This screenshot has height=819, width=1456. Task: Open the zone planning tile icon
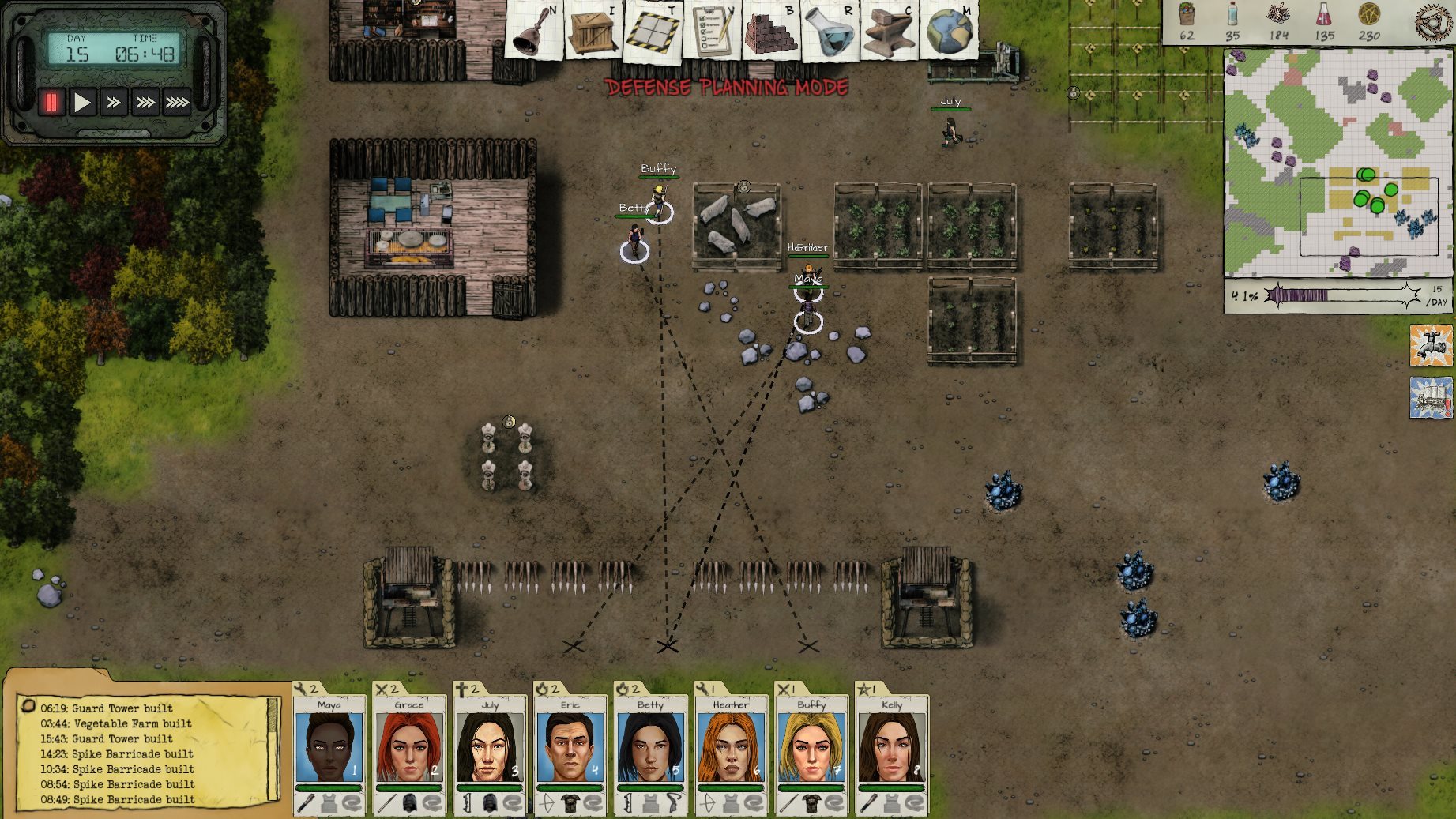653,32
